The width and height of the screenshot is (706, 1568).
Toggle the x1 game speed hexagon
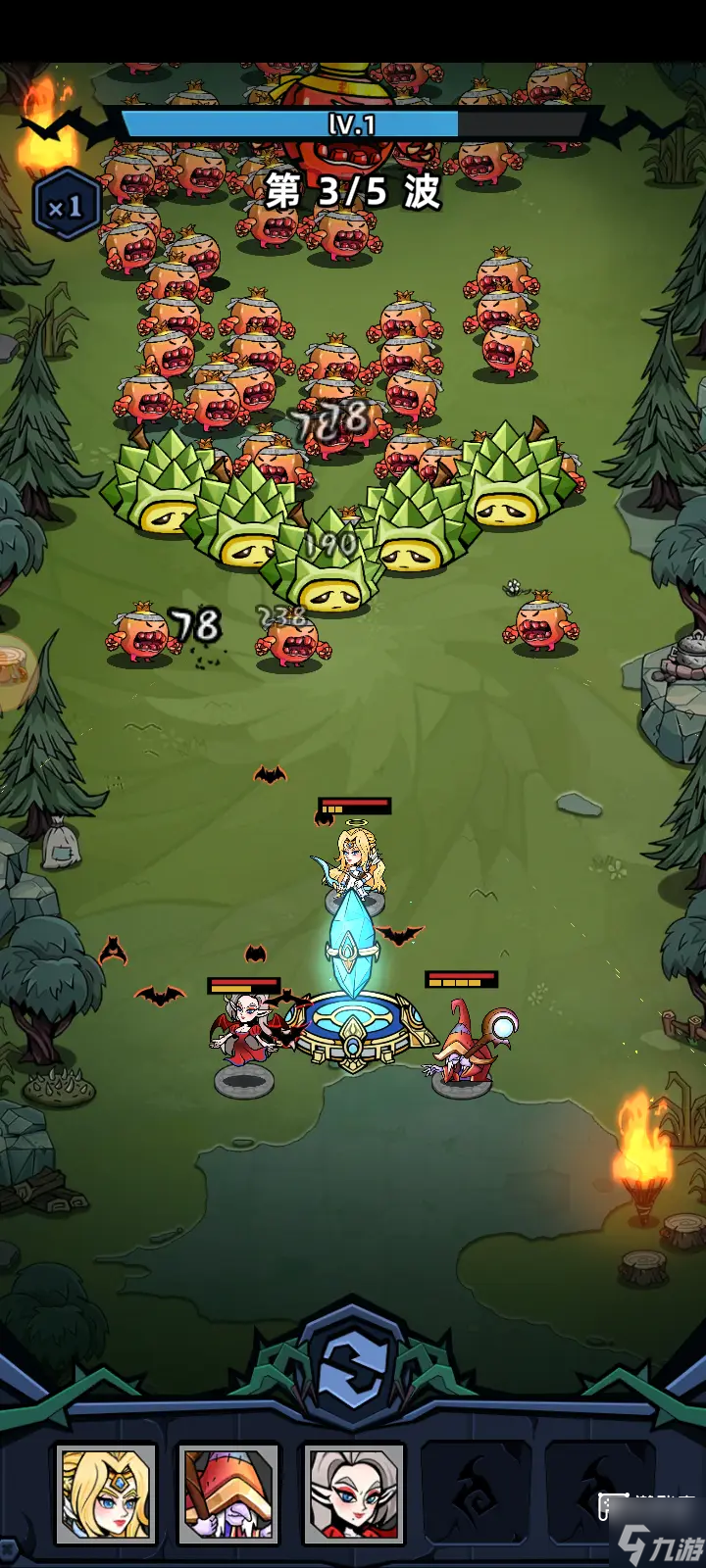tap(66, 207)
